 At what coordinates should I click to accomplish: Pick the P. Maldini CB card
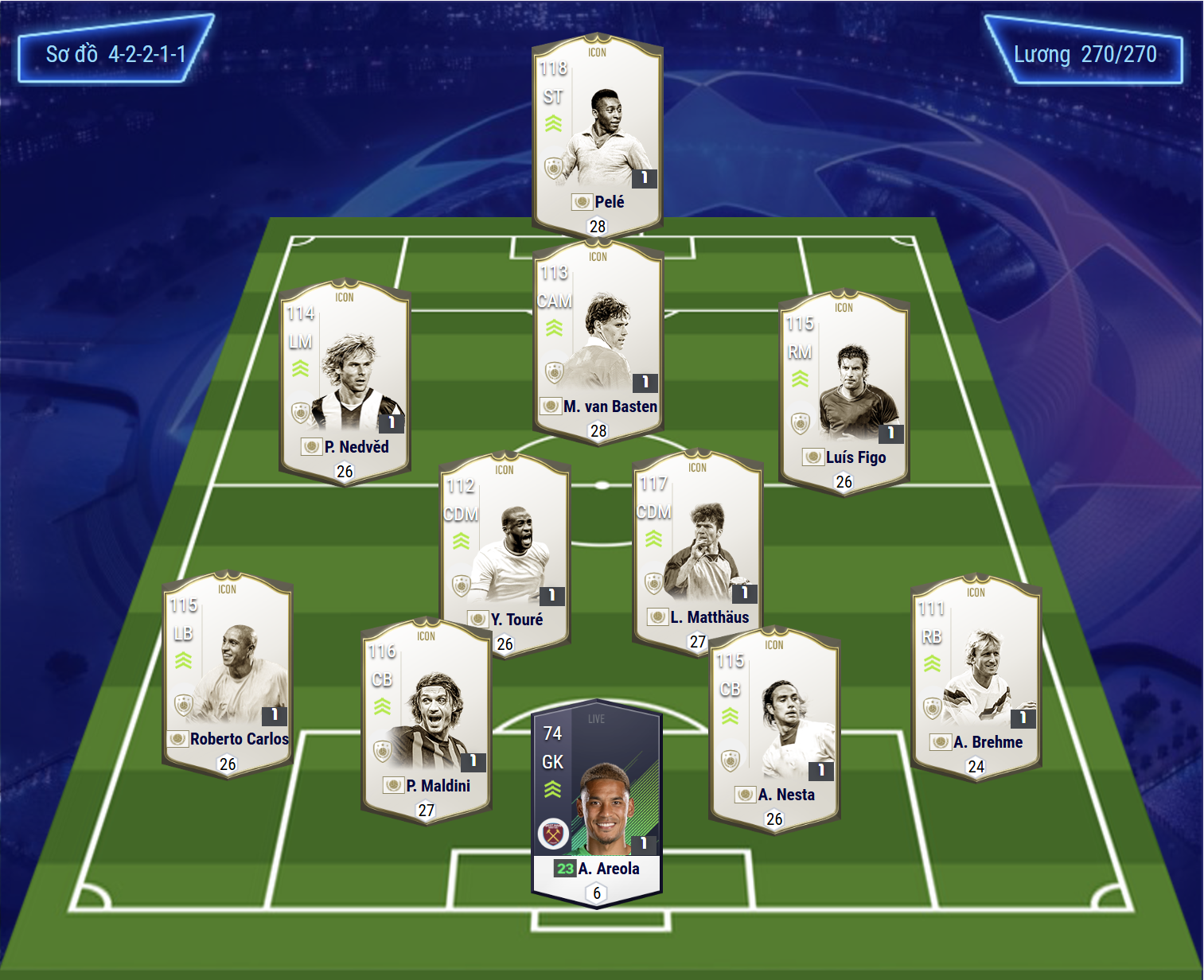(x=427, y=720)
